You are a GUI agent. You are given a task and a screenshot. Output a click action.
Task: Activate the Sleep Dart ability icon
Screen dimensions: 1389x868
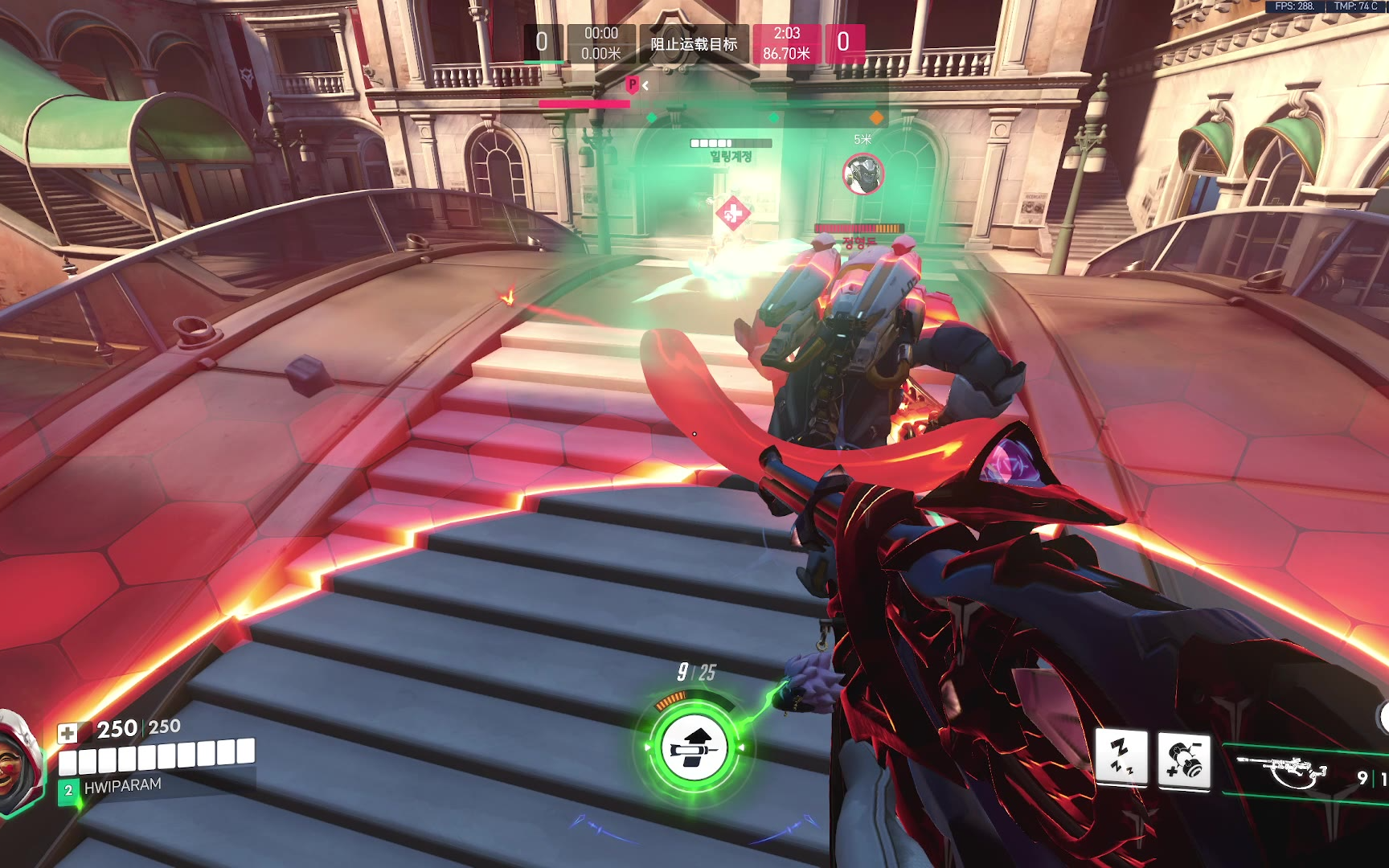click(x=1122, y=759)
